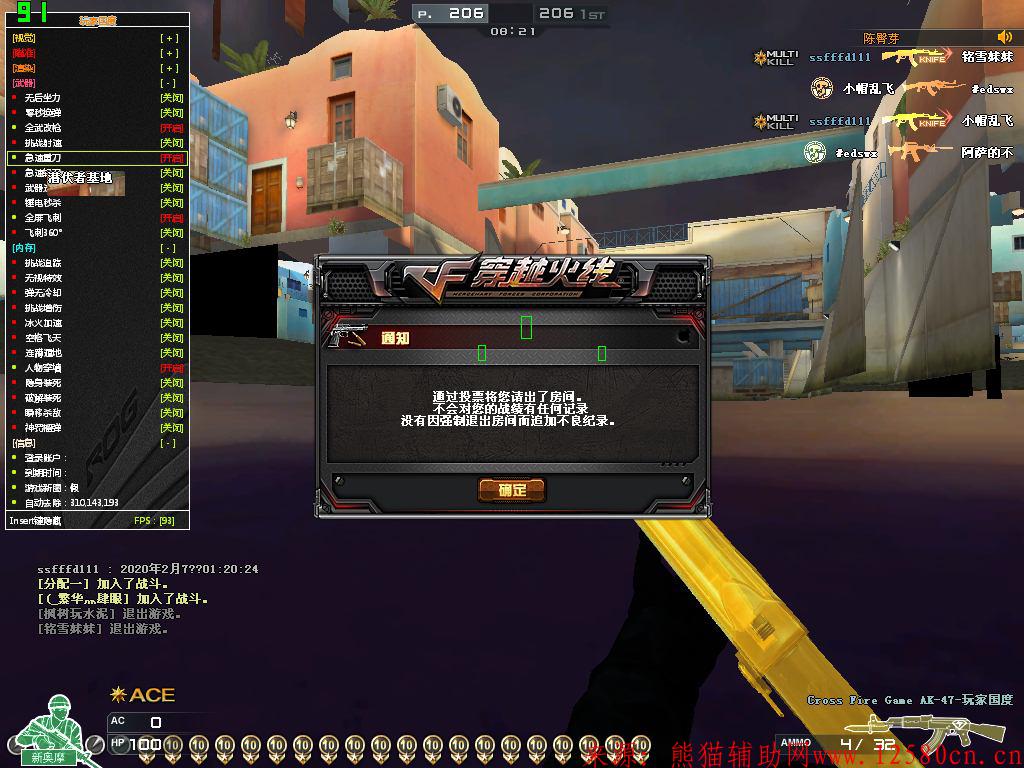Click the speaker icon beside 陈智芽

(x=1004, y=38)
